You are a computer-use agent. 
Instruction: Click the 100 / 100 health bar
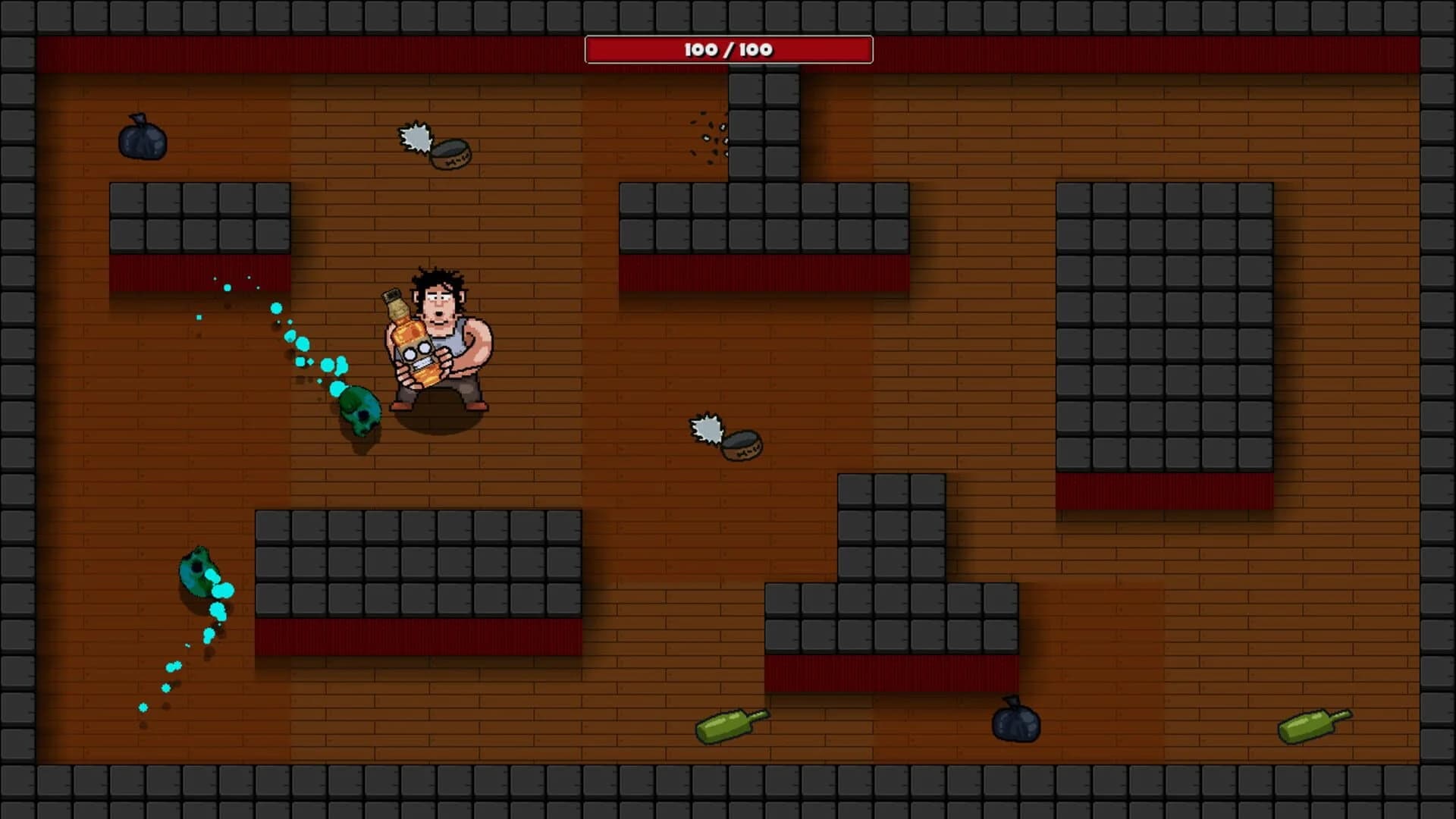(x=726, y=49)
